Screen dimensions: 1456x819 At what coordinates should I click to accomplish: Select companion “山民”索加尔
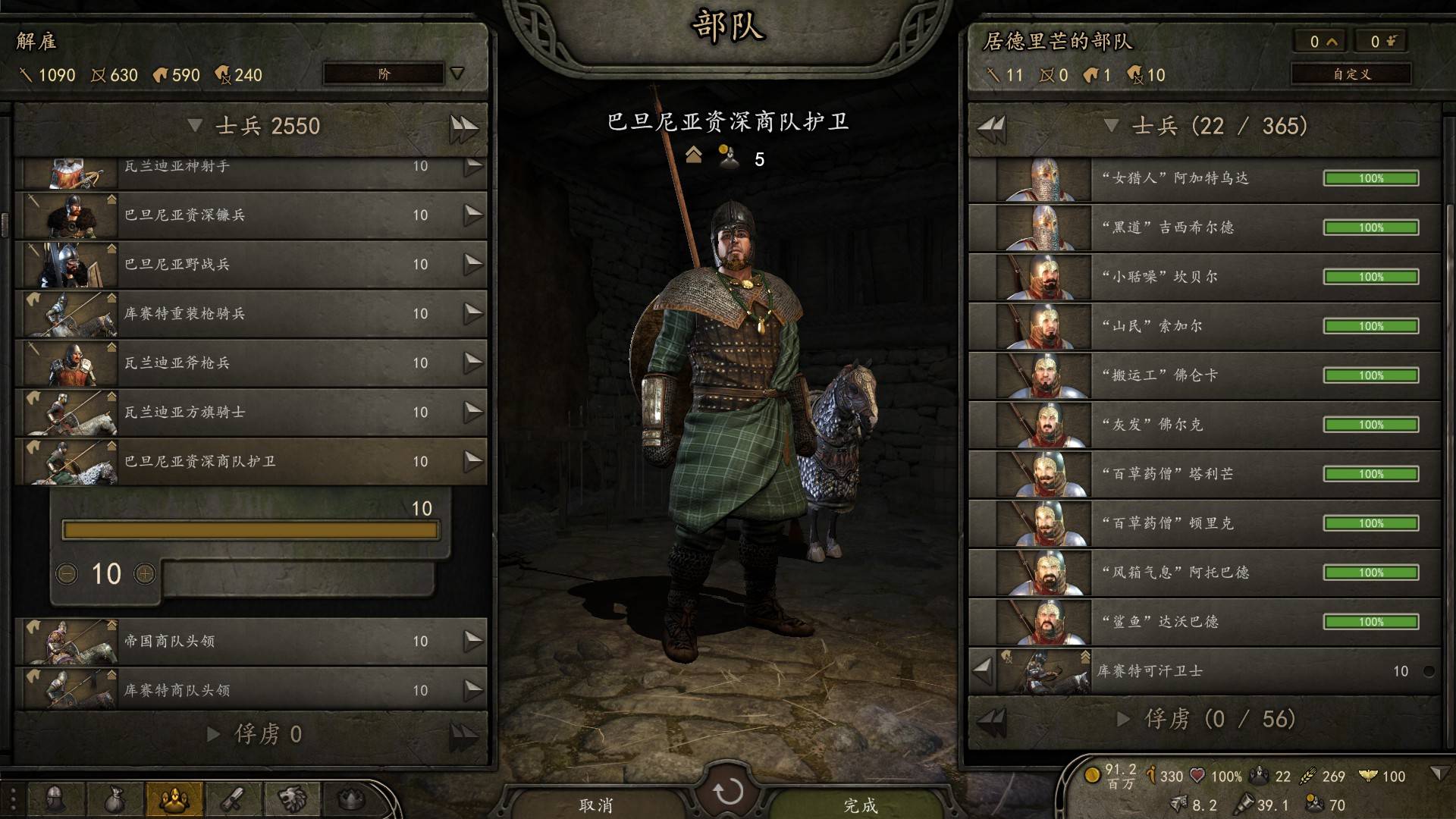[1206, 327]
